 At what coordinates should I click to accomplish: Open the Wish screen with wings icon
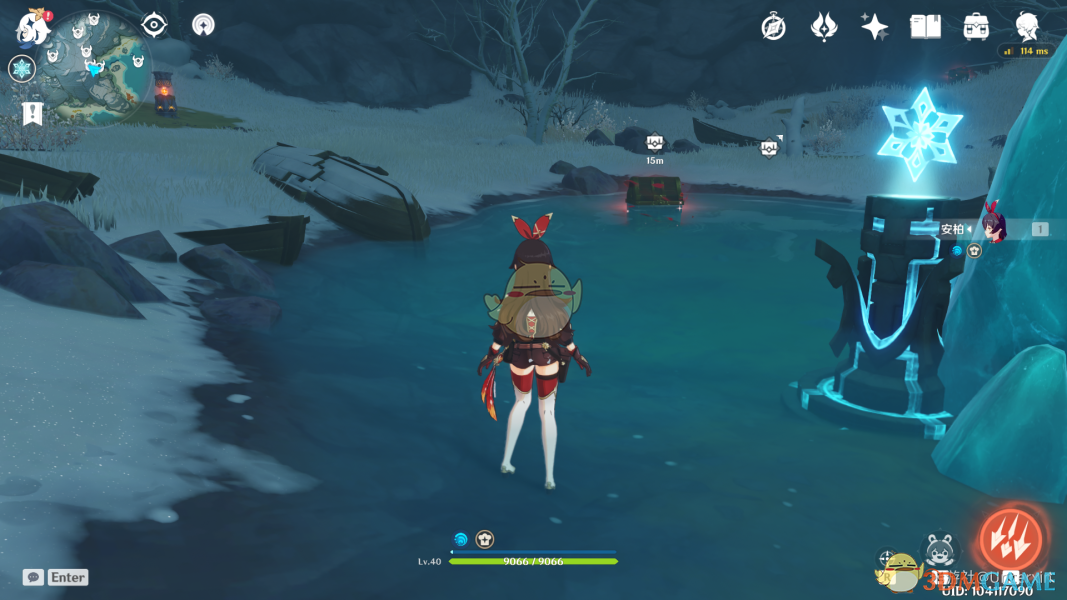click(823, 27)
